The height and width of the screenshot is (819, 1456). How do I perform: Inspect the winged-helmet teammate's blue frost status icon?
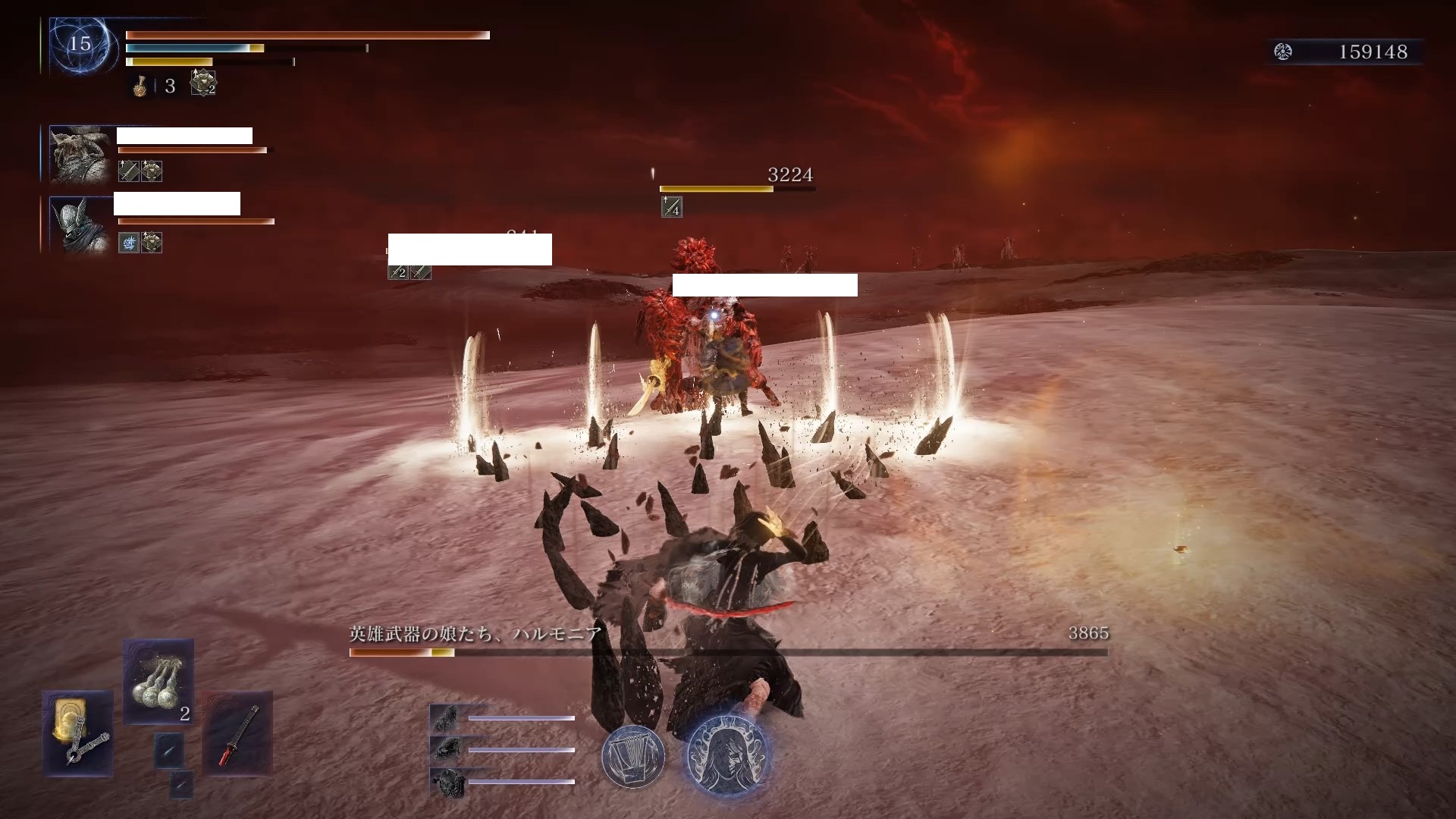tap(128, 243)
